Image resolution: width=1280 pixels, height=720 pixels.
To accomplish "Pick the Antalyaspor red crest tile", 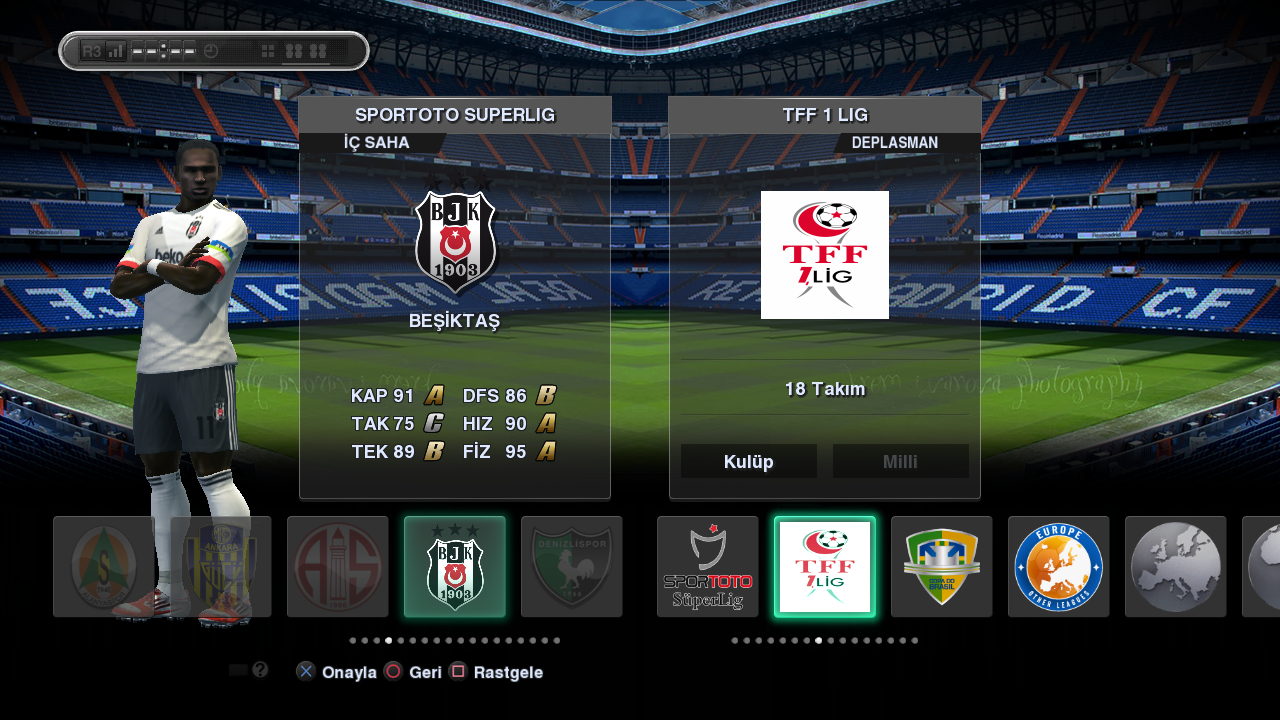I will [x=338, y=567].
